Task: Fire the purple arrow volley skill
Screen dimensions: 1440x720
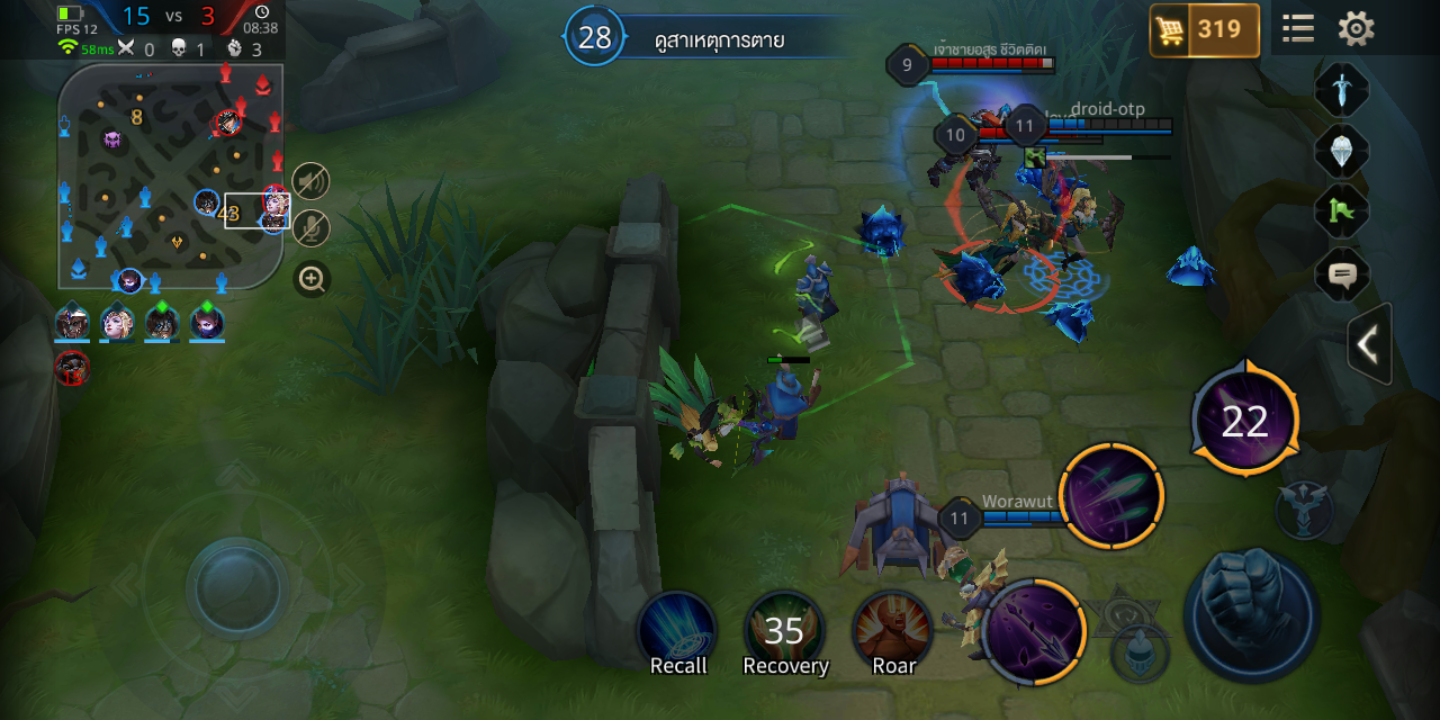Action: (1111, 496)
